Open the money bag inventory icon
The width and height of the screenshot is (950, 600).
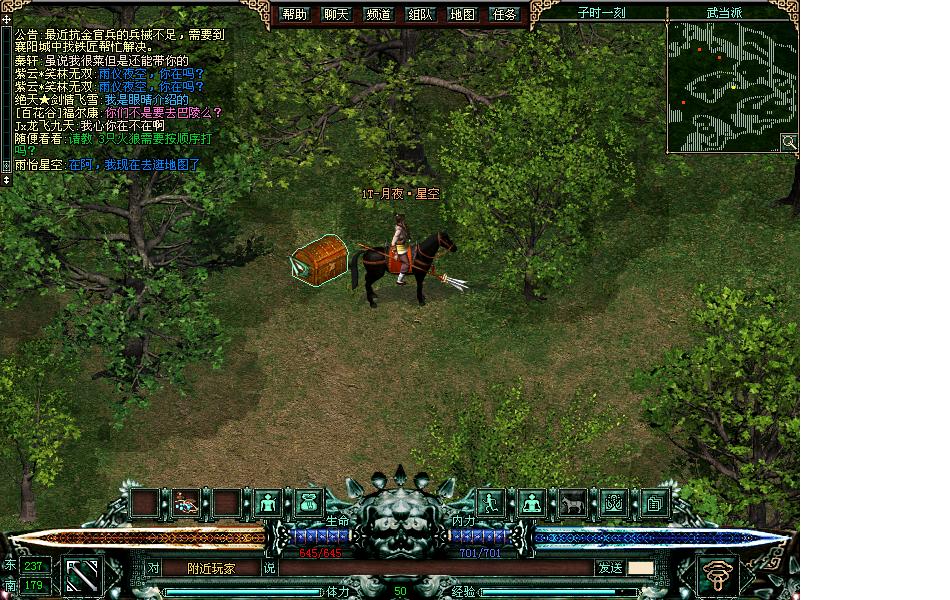308,502
